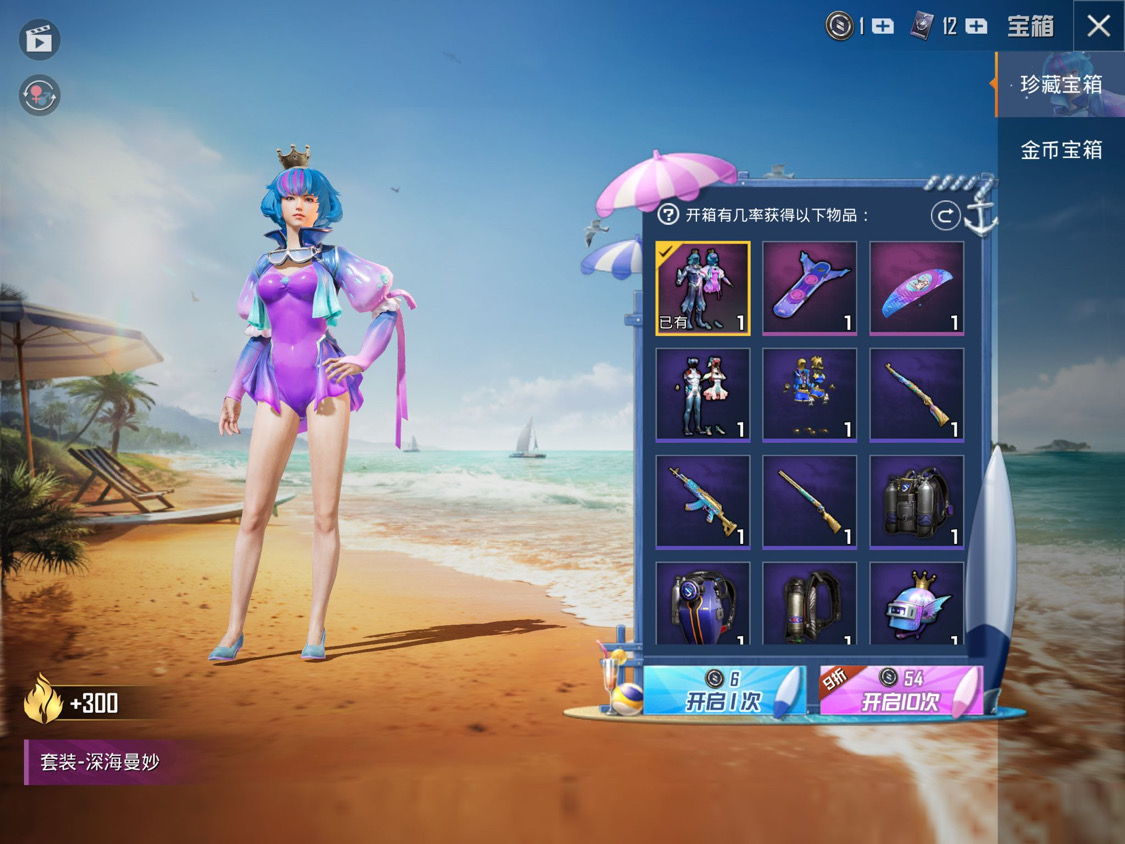Click the refresh arrow on the reward panel
1125x844 pixels.
pos(944,215)
